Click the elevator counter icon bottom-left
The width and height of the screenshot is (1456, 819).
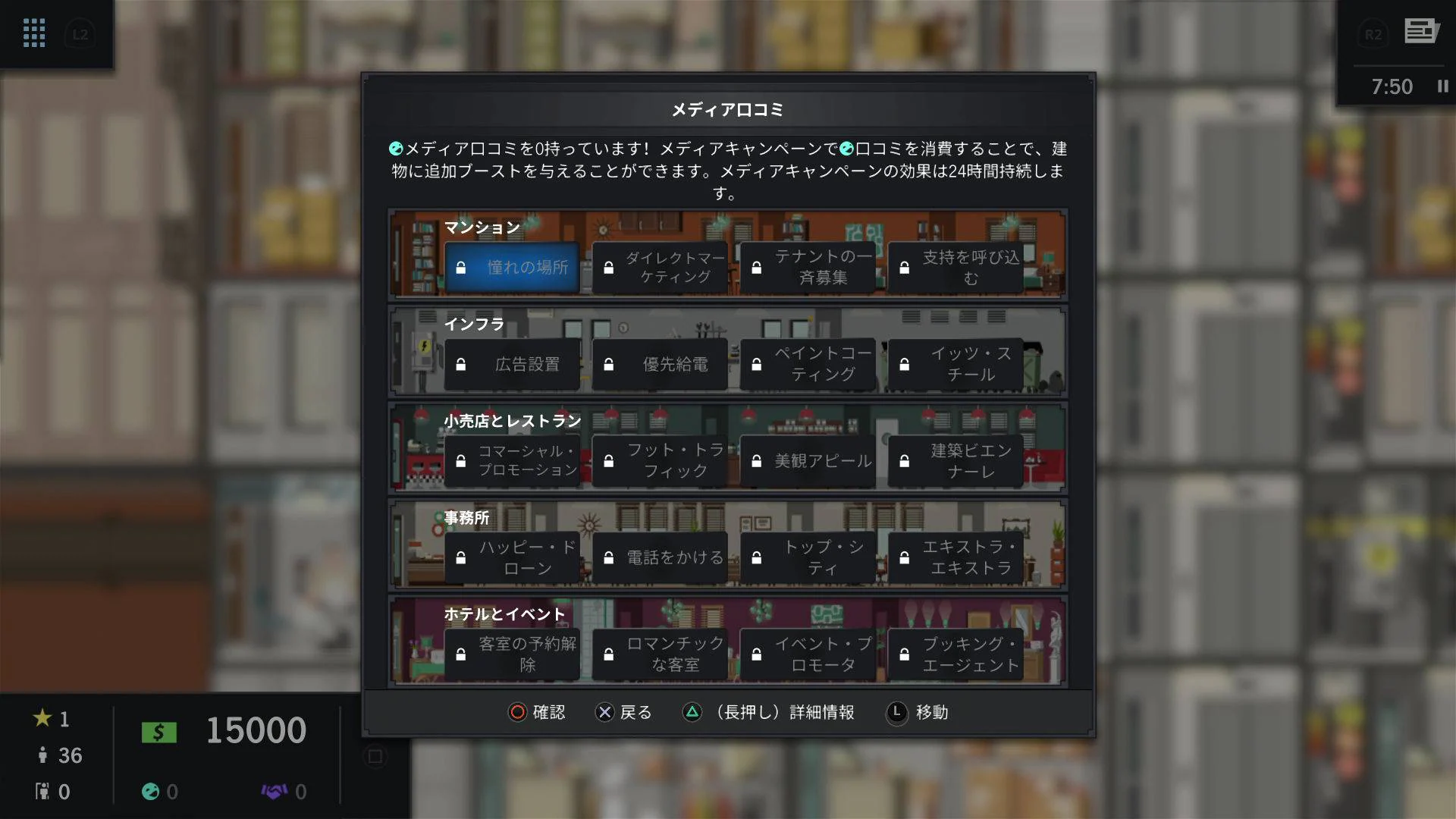coord(43,791)
